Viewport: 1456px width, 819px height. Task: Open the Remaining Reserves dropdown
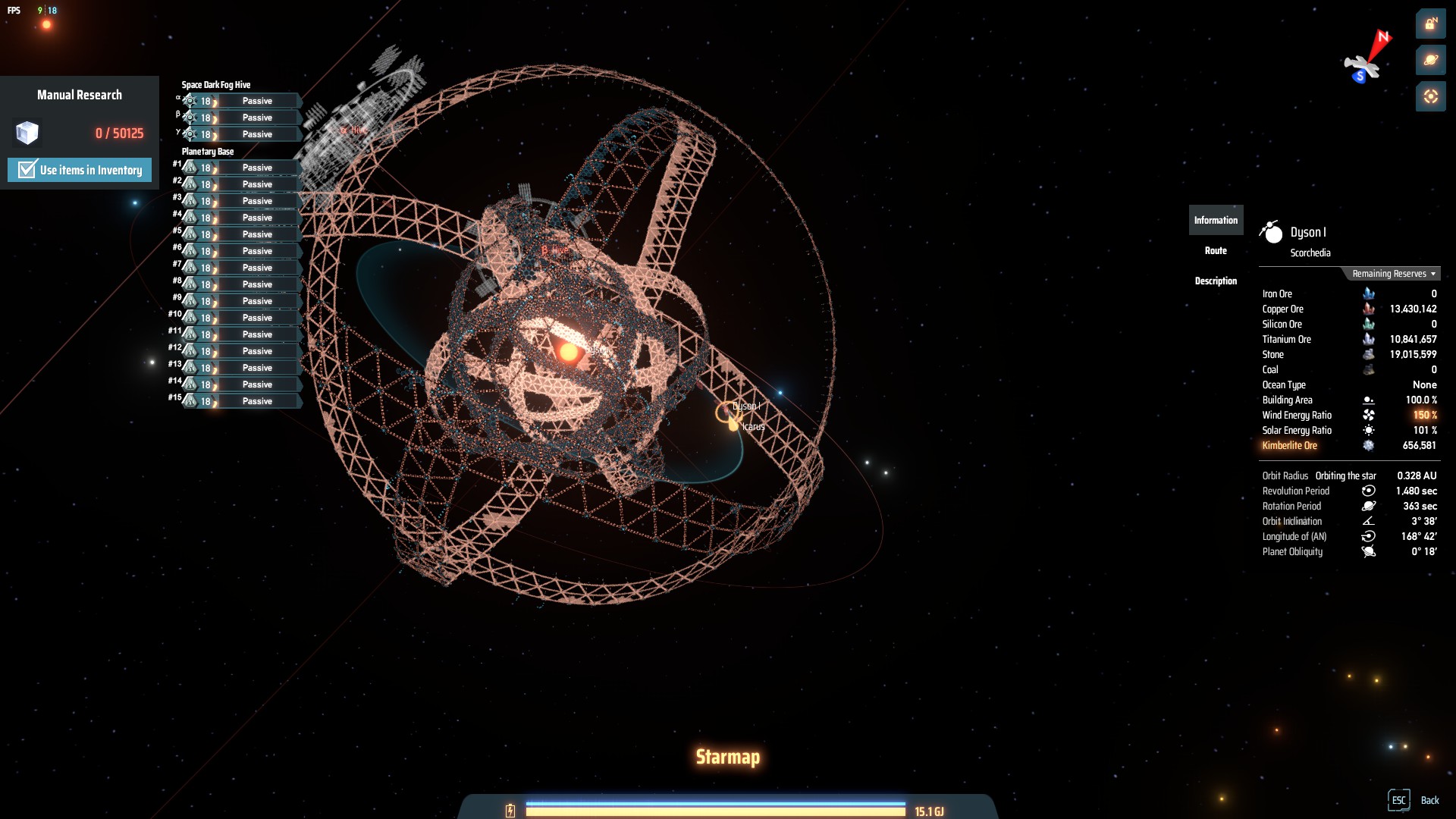pos(1392,274)
